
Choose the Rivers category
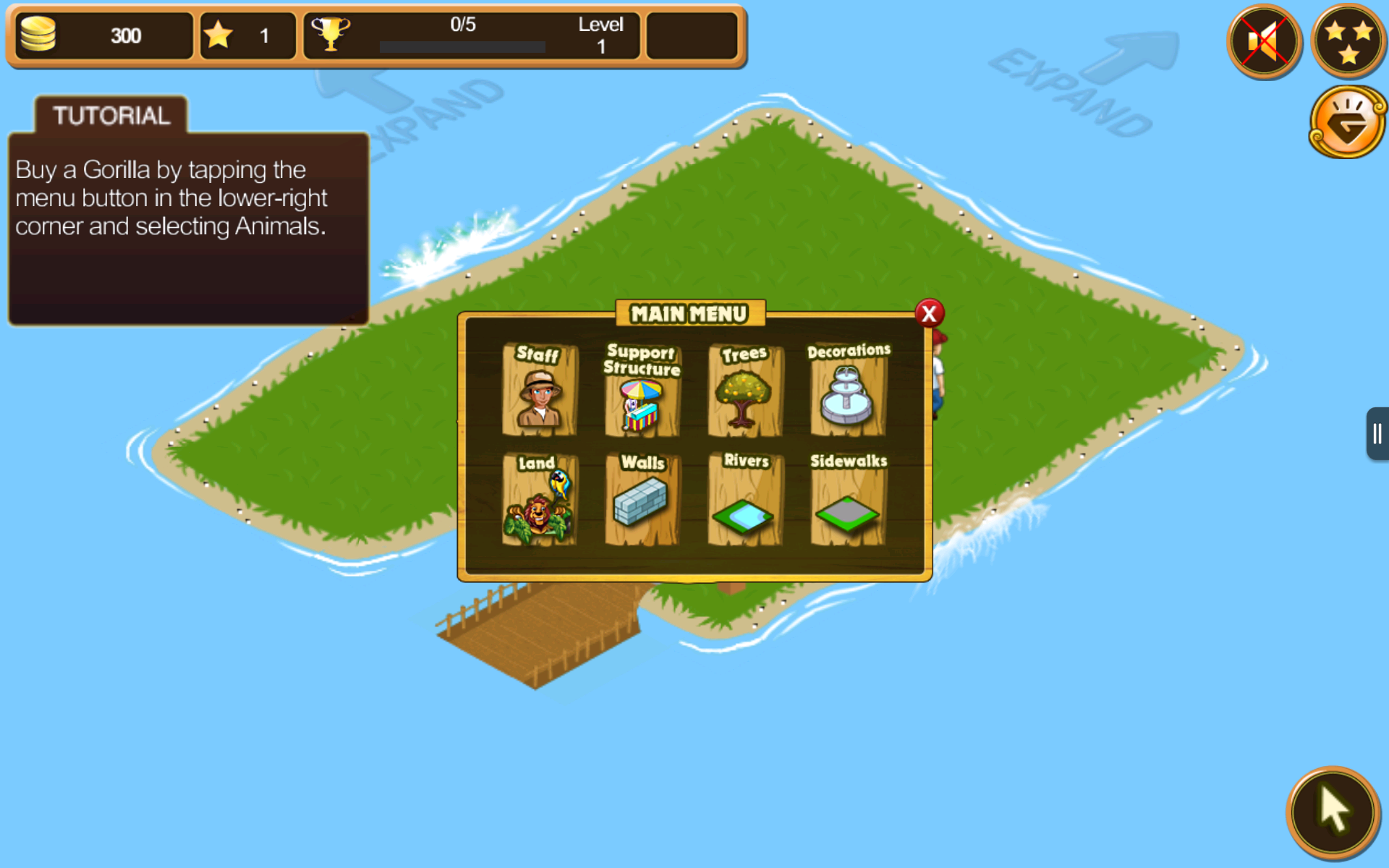tap(744, 501)
